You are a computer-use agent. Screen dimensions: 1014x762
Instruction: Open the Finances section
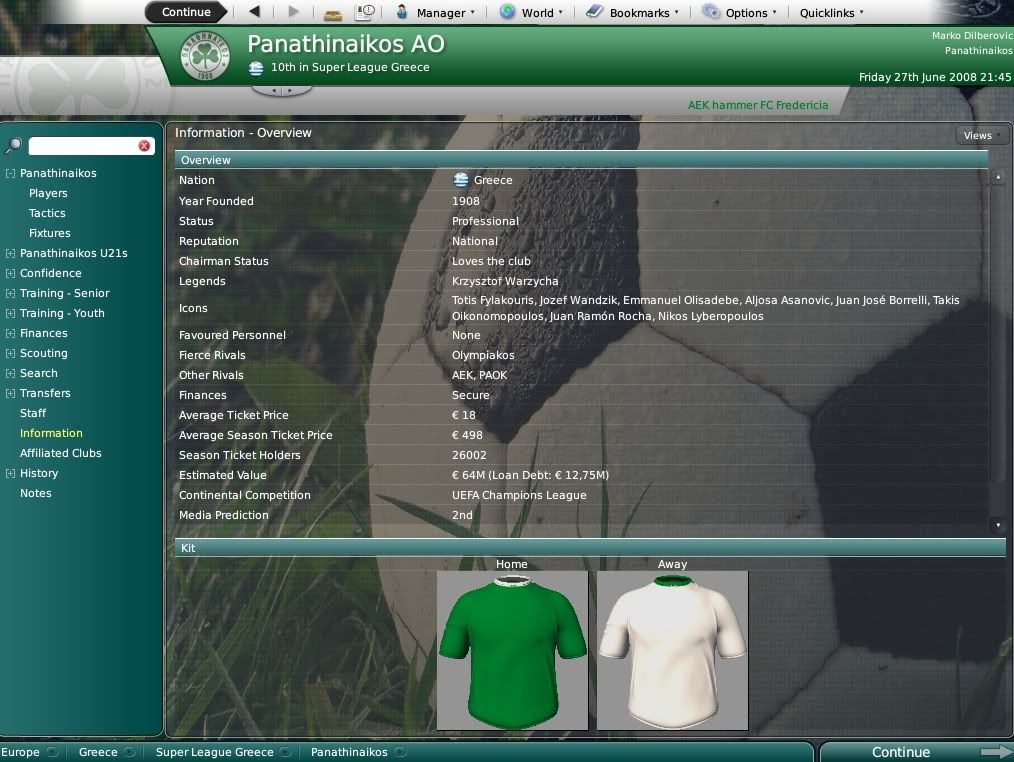(44, 333)
